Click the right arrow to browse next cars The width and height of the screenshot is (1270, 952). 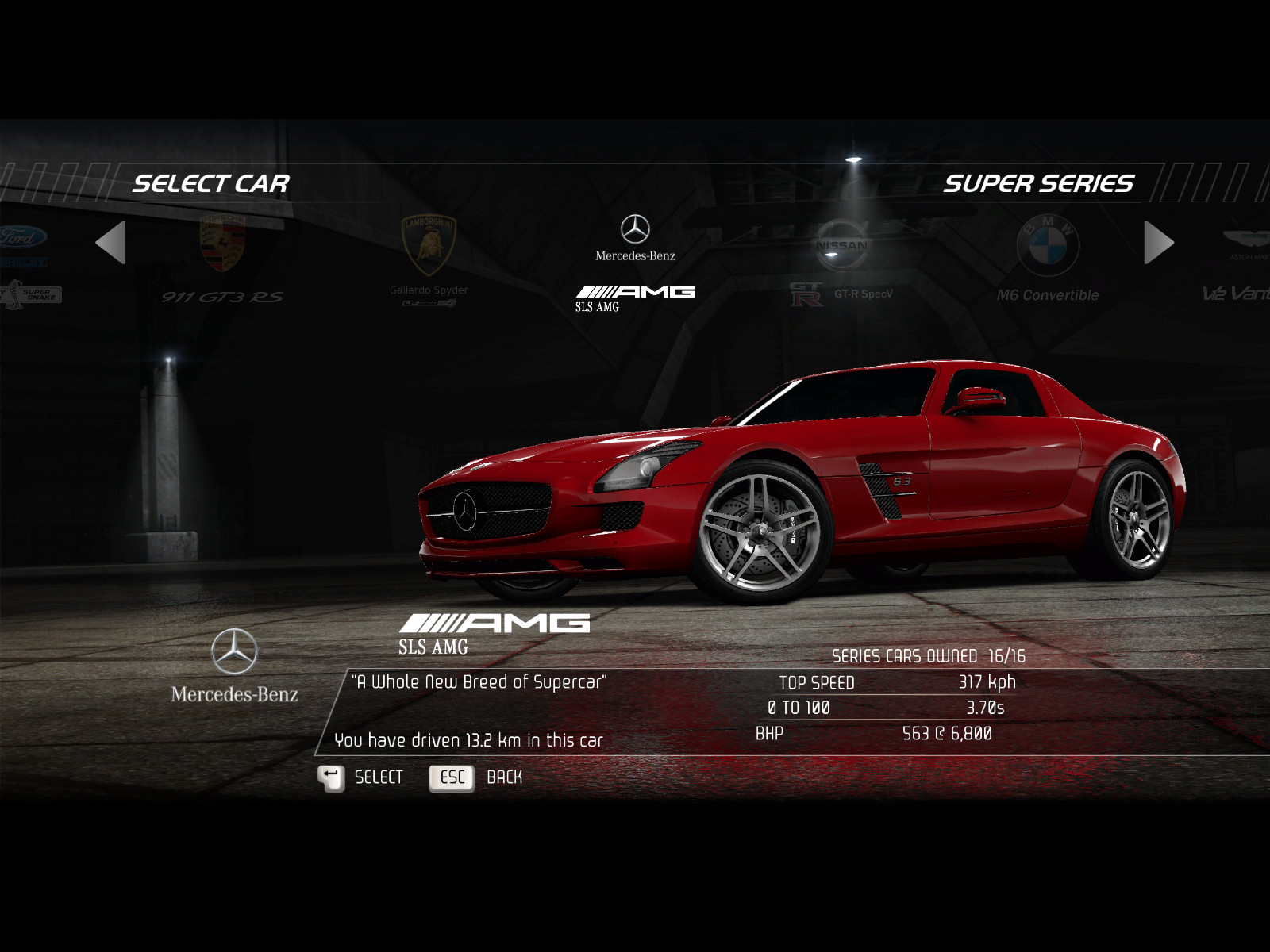(1158, 243)
